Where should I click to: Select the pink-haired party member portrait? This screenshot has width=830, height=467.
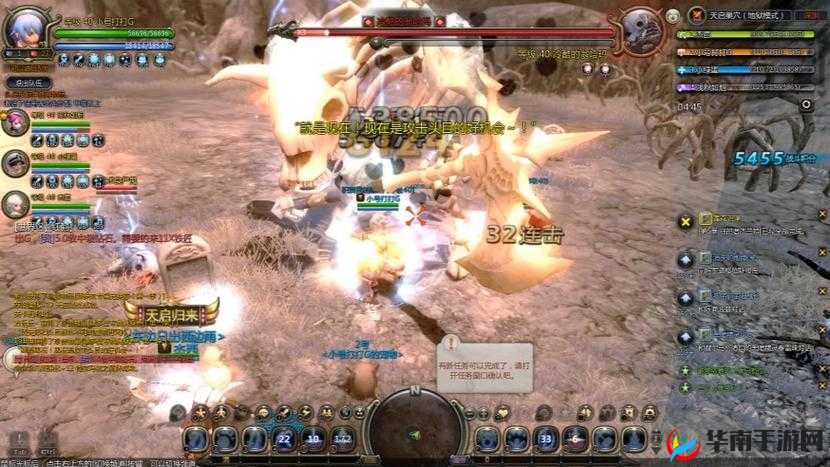pos(16,124)
